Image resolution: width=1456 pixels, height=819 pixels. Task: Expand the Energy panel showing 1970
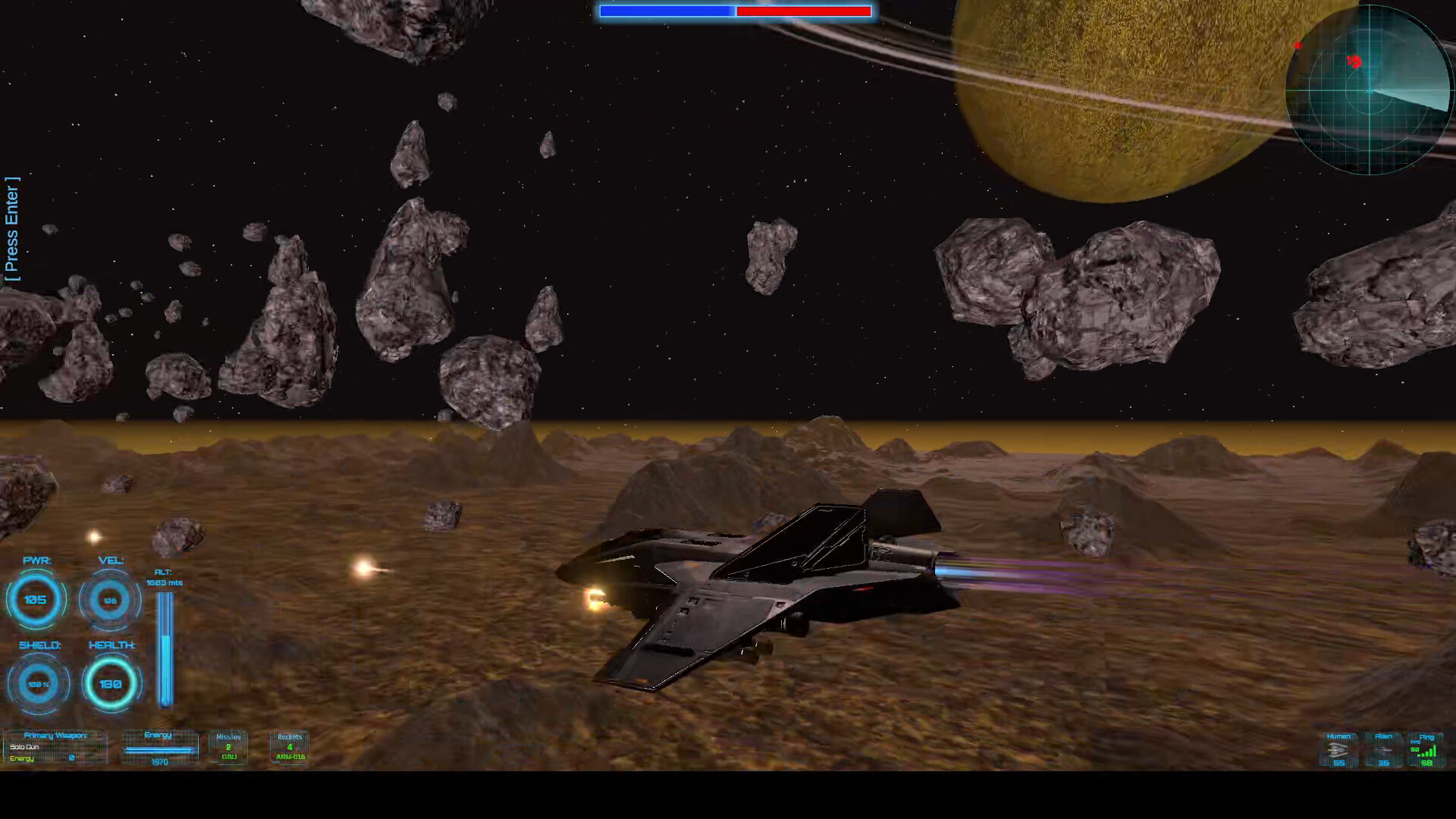pyautogui.click(x=159, y=747)
